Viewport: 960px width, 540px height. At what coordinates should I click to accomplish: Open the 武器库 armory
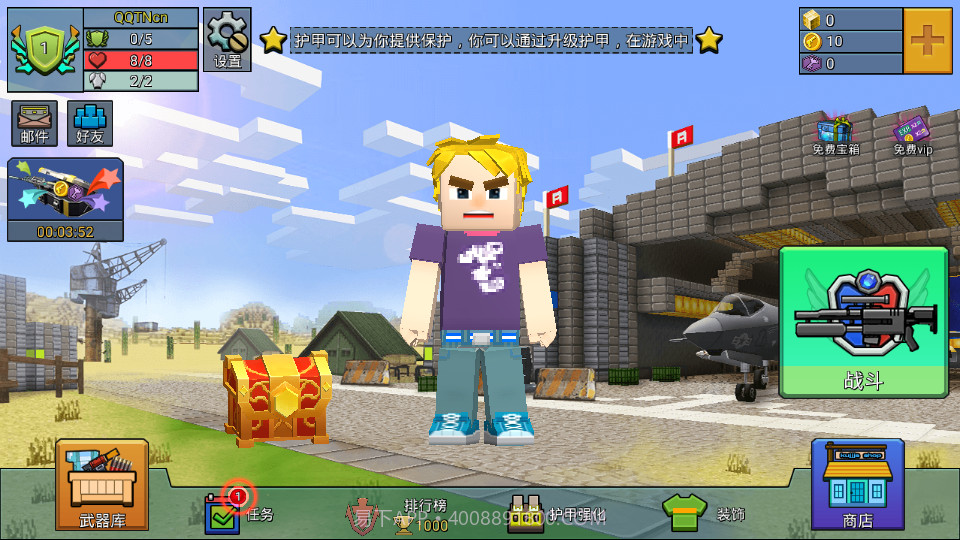tap(102, 484)
